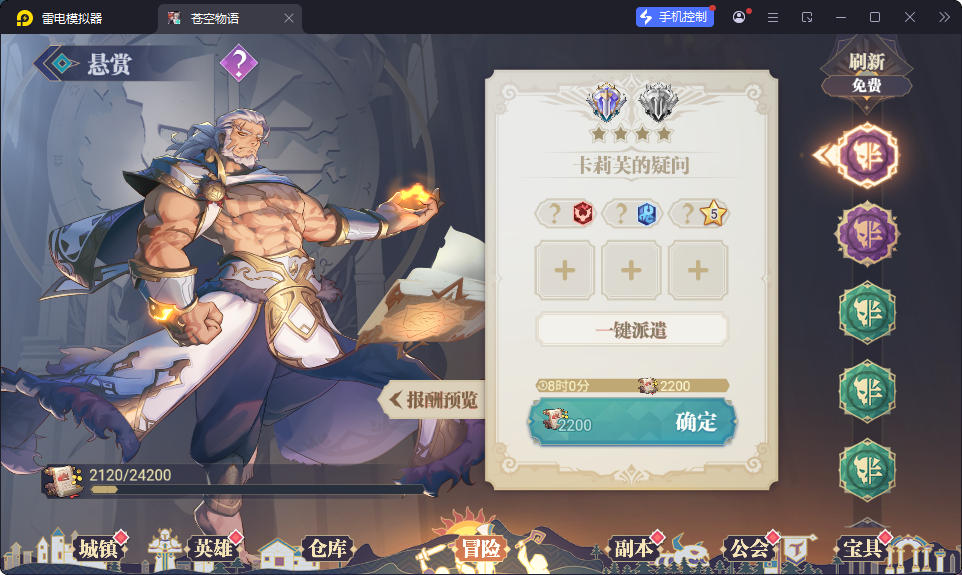Close the 苍空物语 emulator tab
Screen dimensions: 962x575
289,18
